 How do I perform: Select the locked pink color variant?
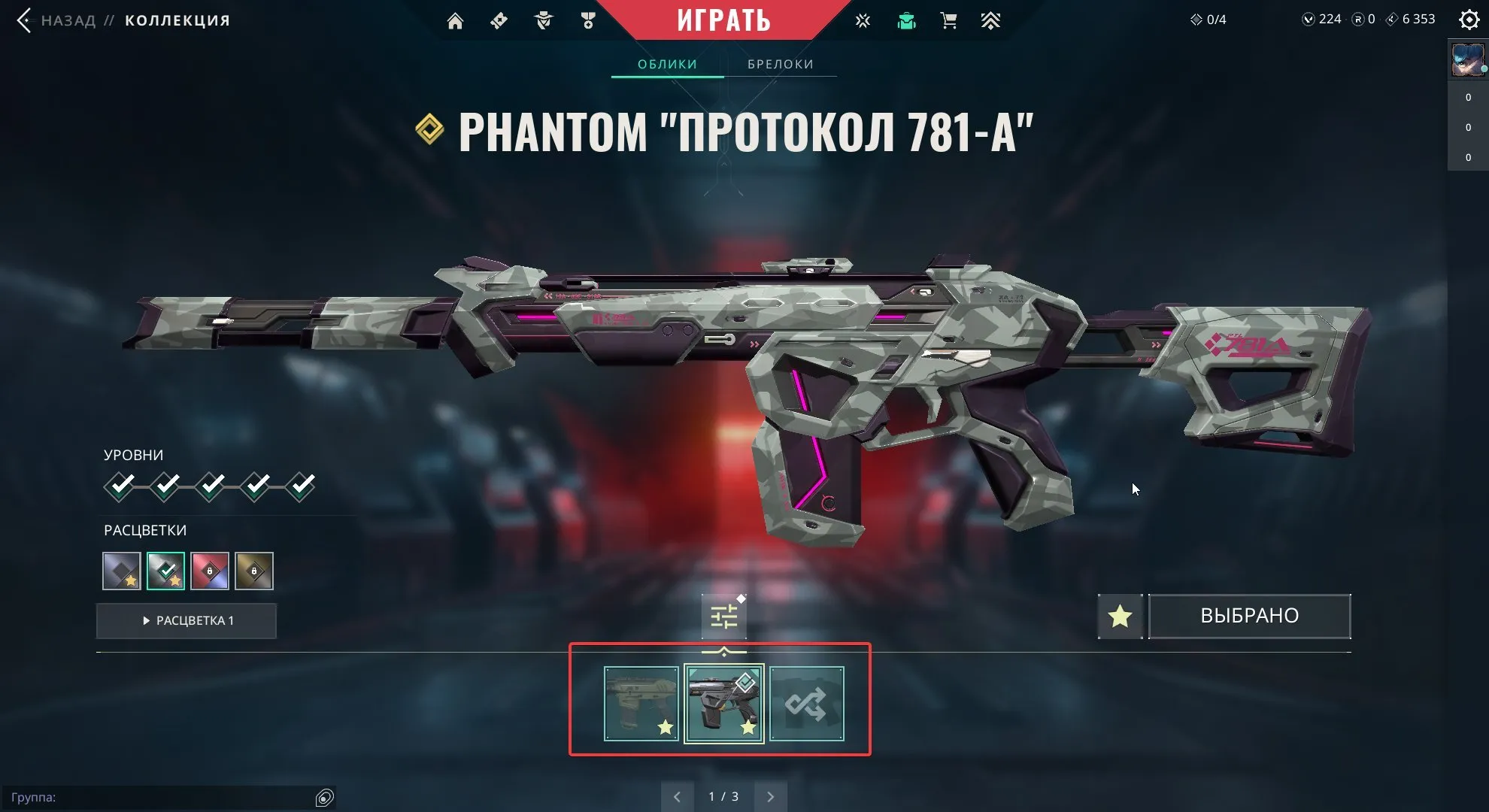point(210,571)
